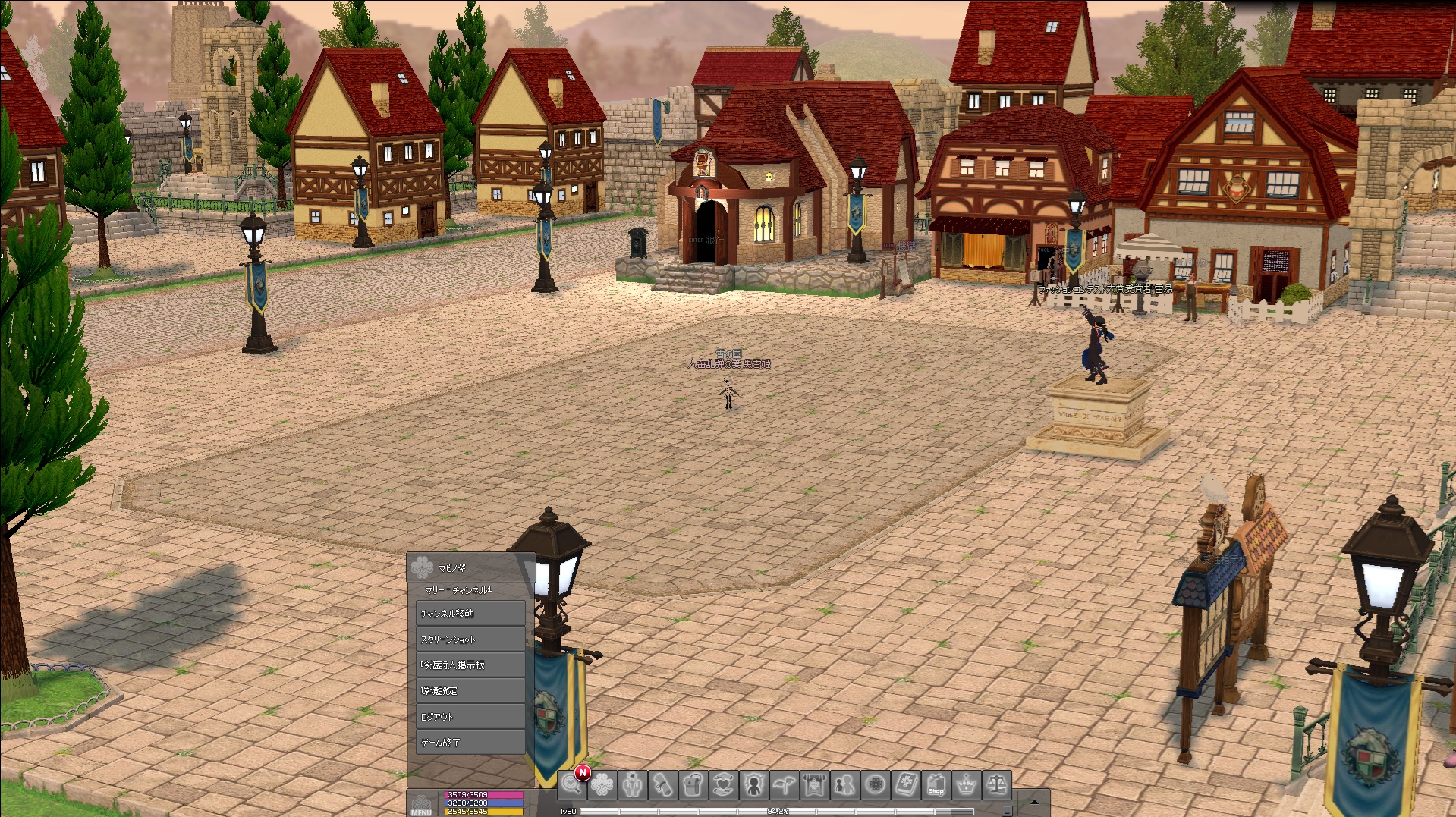The height and width of the screenshot is (817, 1456).
Task: Open the book with clover icon
Action: pyautogui.click(x=905, y=784)
